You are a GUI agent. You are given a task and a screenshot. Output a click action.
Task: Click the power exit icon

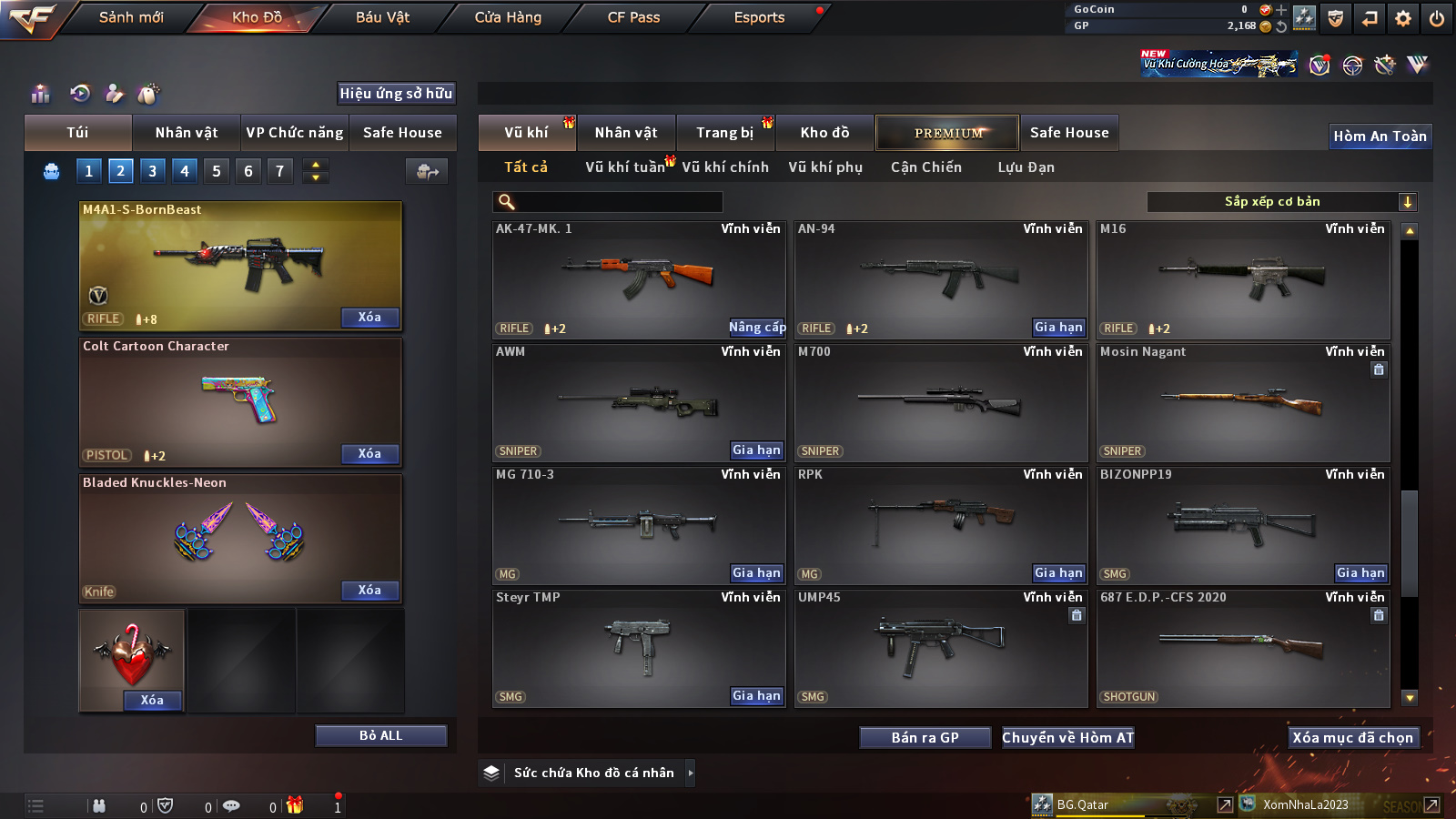[x=1437, y=18]
